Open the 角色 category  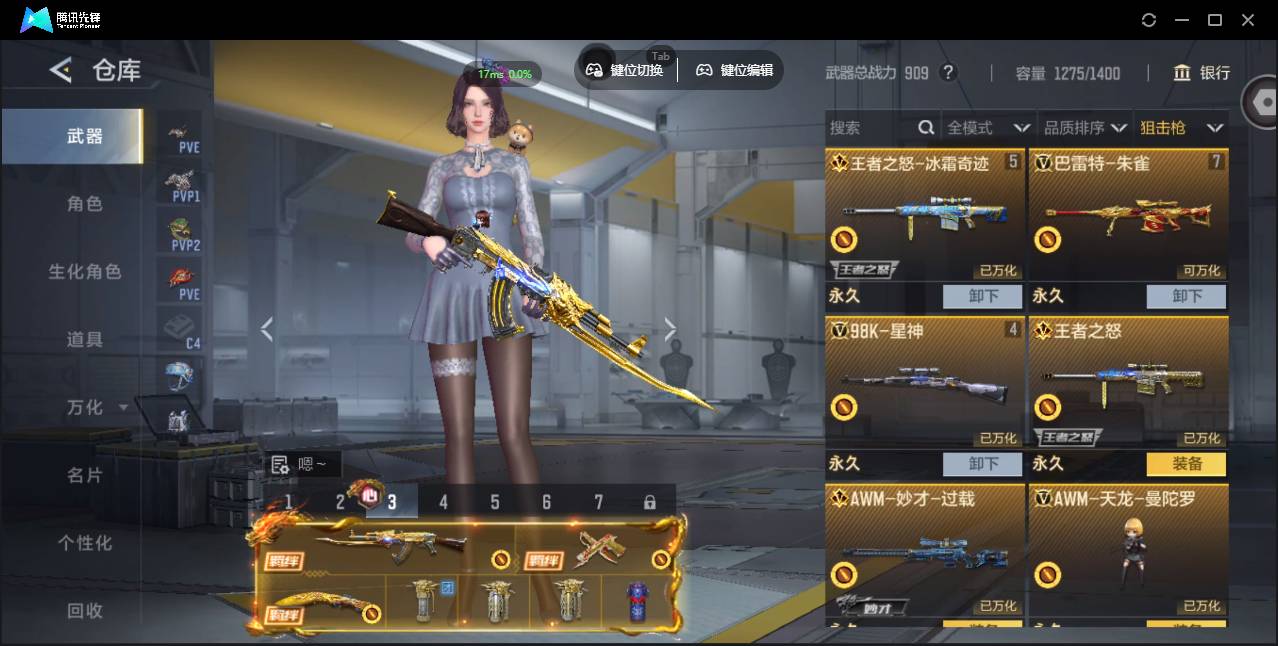click(84, 204)
